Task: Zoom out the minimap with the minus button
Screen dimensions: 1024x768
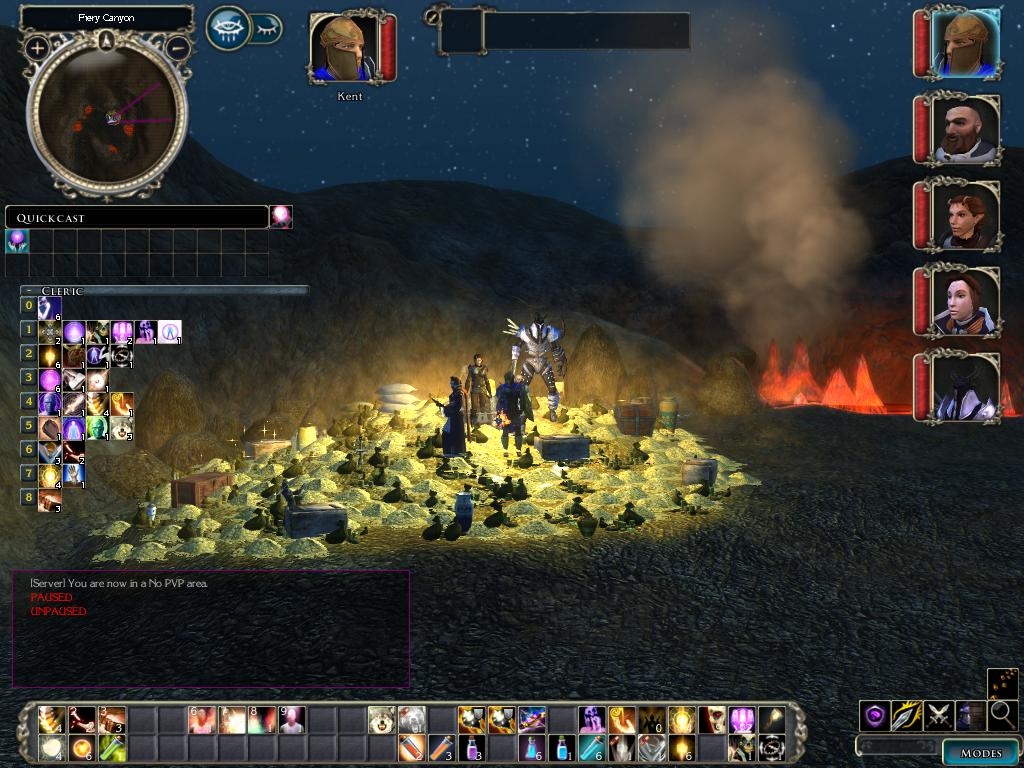Action: 177,47
